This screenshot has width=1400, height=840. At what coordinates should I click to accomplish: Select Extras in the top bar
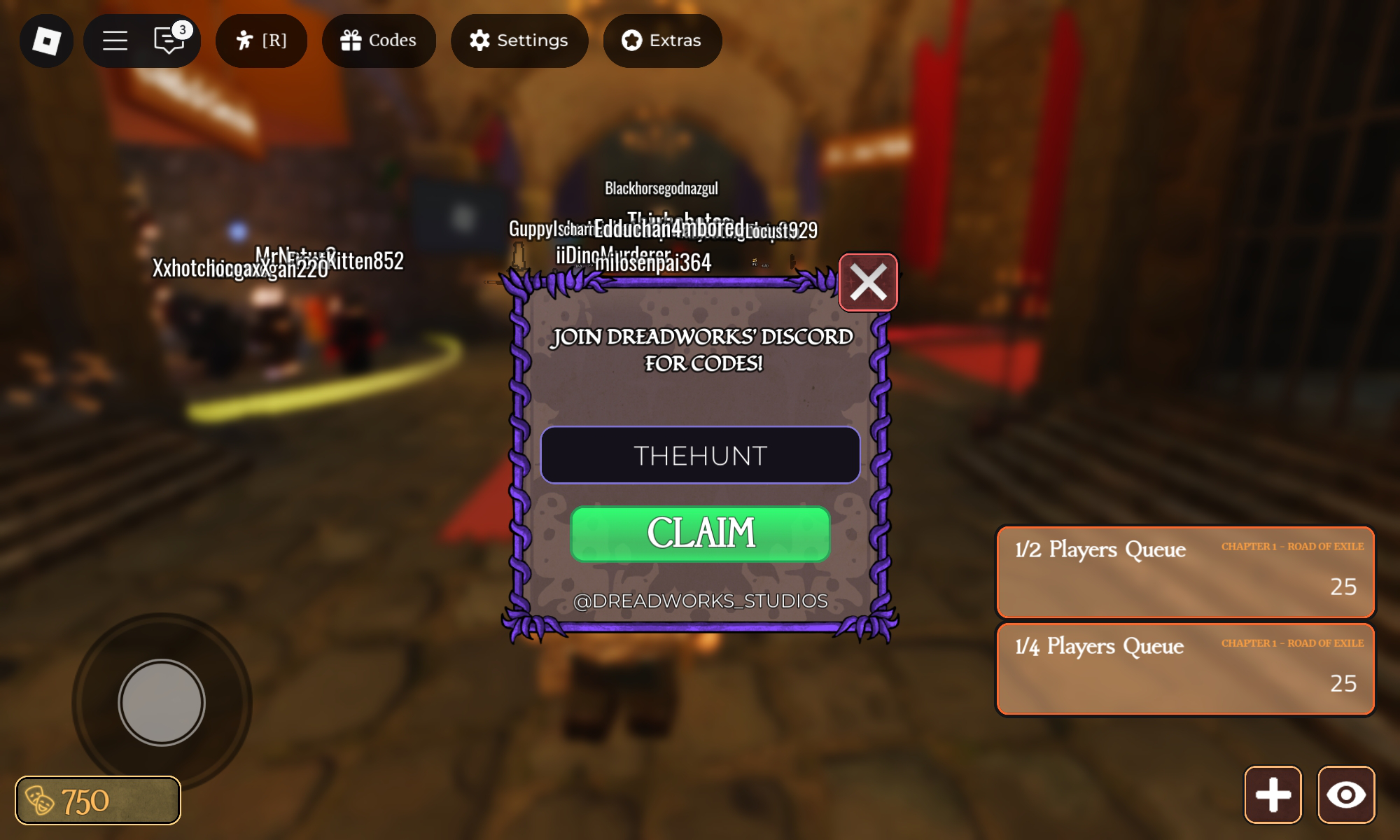[x=661, y=41]
